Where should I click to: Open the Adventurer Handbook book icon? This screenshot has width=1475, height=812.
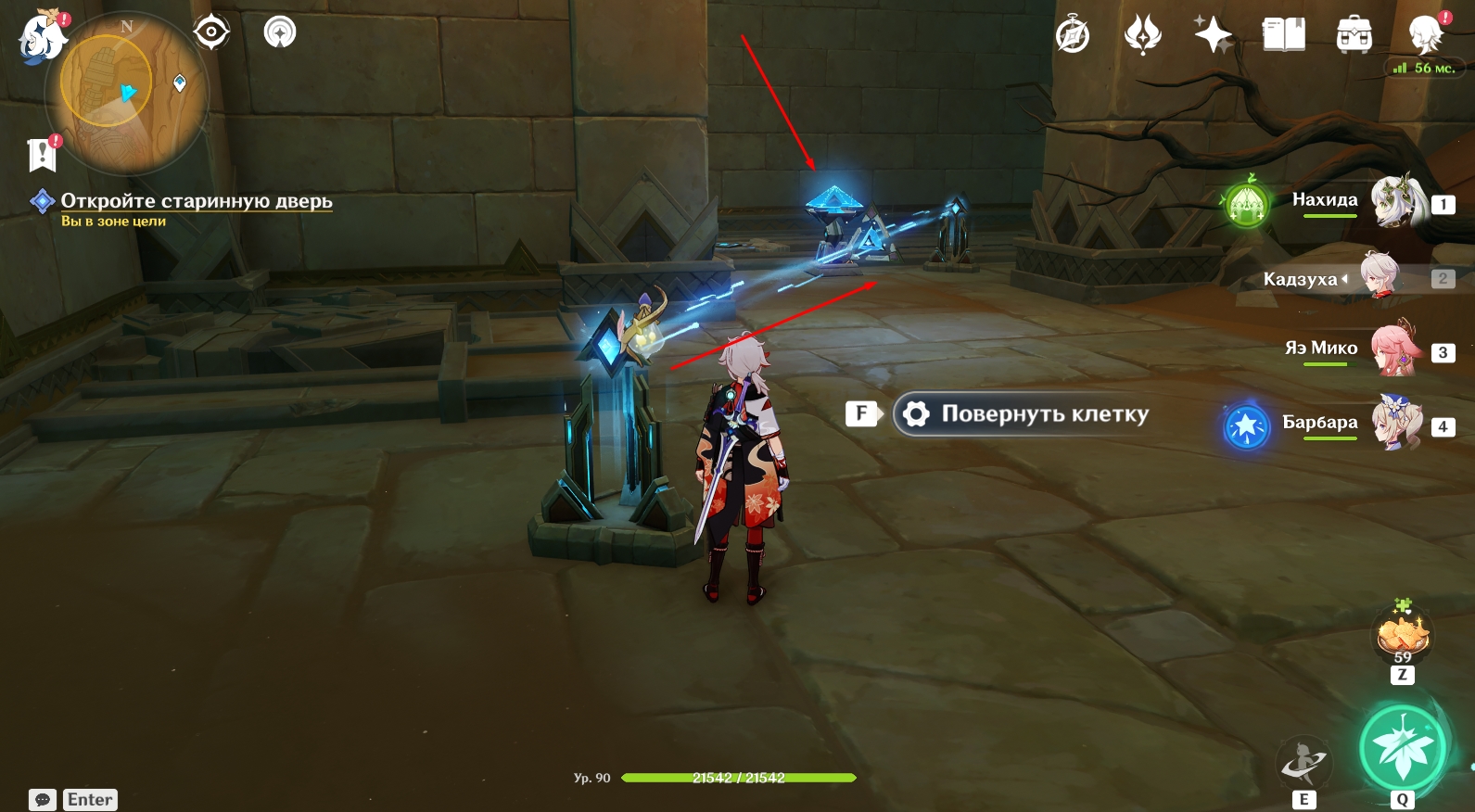click(1283, 36)
